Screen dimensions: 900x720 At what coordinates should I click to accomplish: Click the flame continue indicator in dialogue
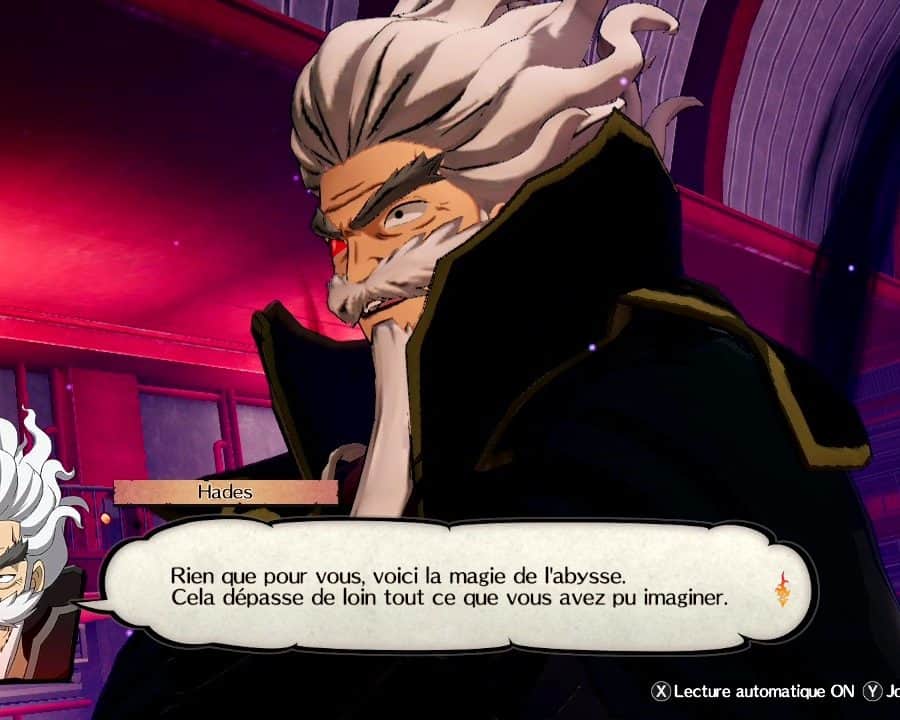click(782, 590)
